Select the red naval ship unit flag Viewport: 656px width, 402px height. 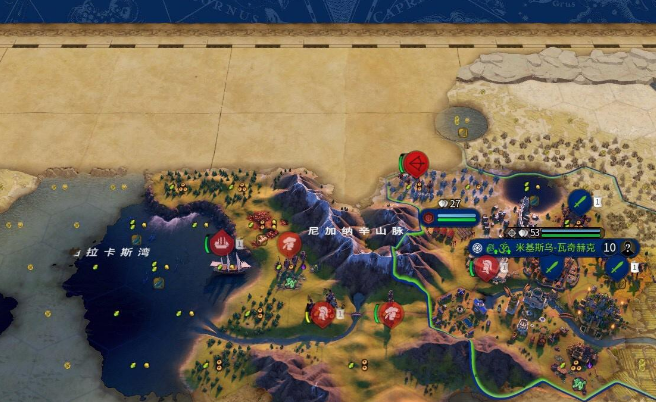(x=222, y=242)
